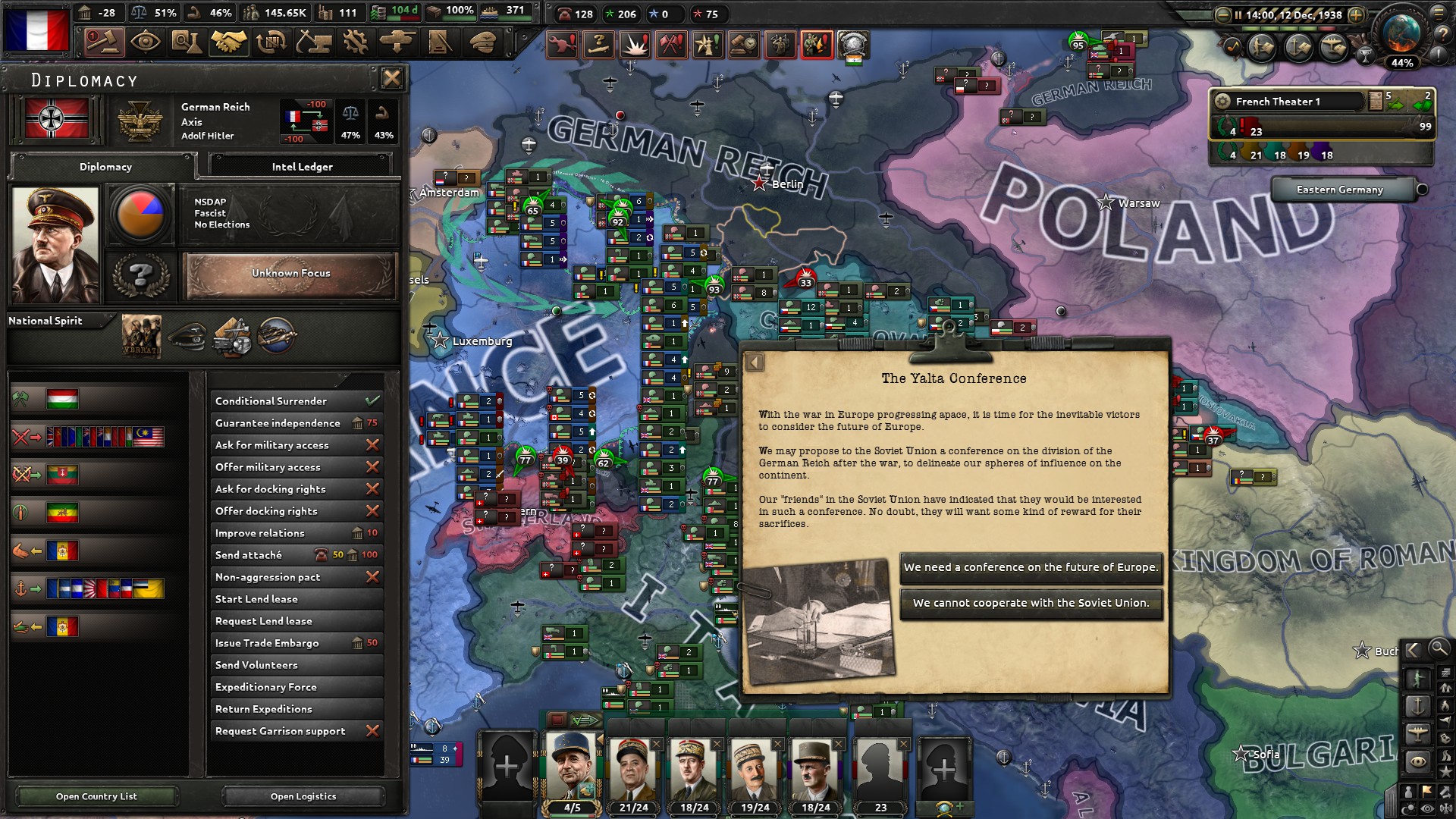Viewport: 1456px width, 819px height.
Task: Open the Deployment tank icon
Action: tap(395, 42)
